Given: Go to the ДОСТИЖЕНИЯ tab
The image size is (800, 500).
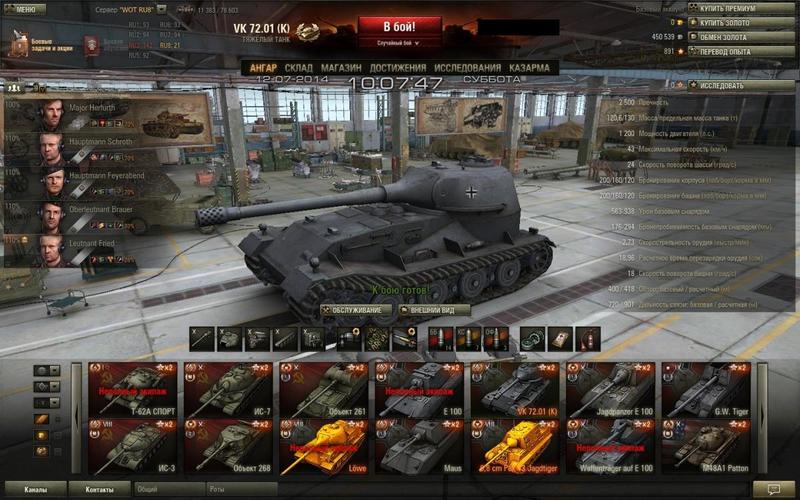Looking at the screenshot, I should [x=394, y=68].
